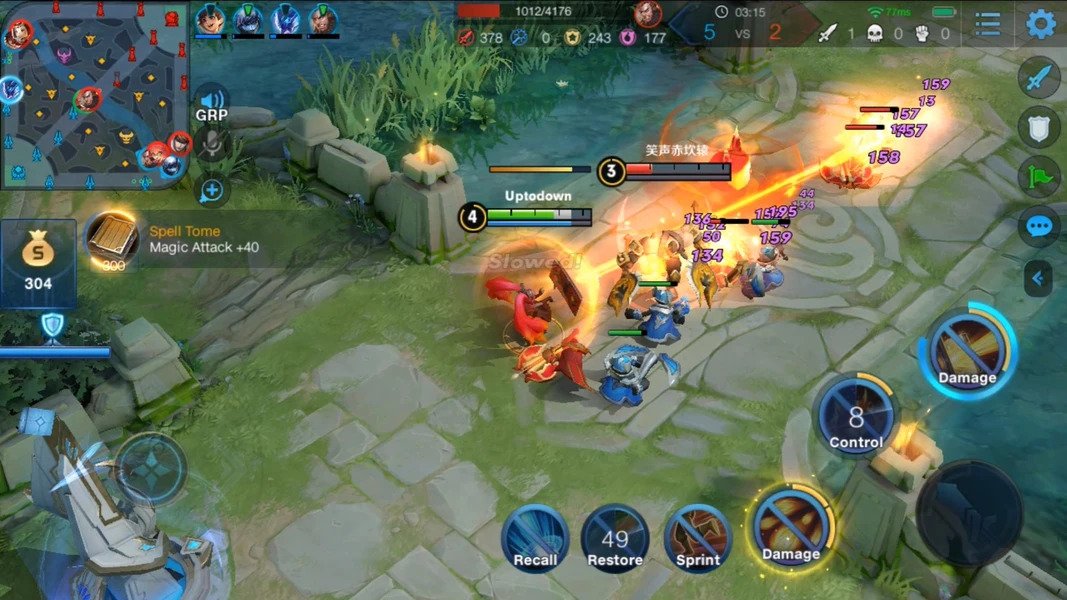Activate the Recall spell
Image resolution: width=1067 pixels, height=600 pixels.
pos(535,538)
